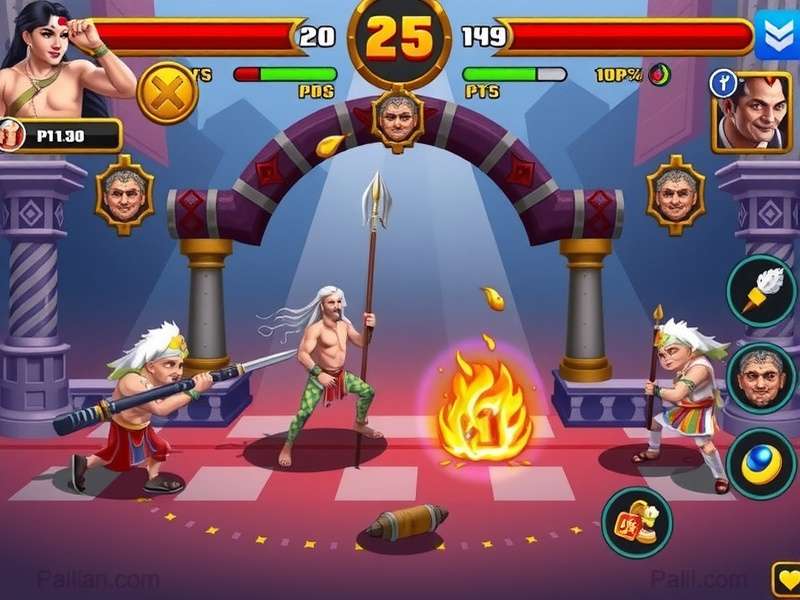The image size is (800, 600).
Task: Click the yellow heart button
Action: [x=786, y=580]
